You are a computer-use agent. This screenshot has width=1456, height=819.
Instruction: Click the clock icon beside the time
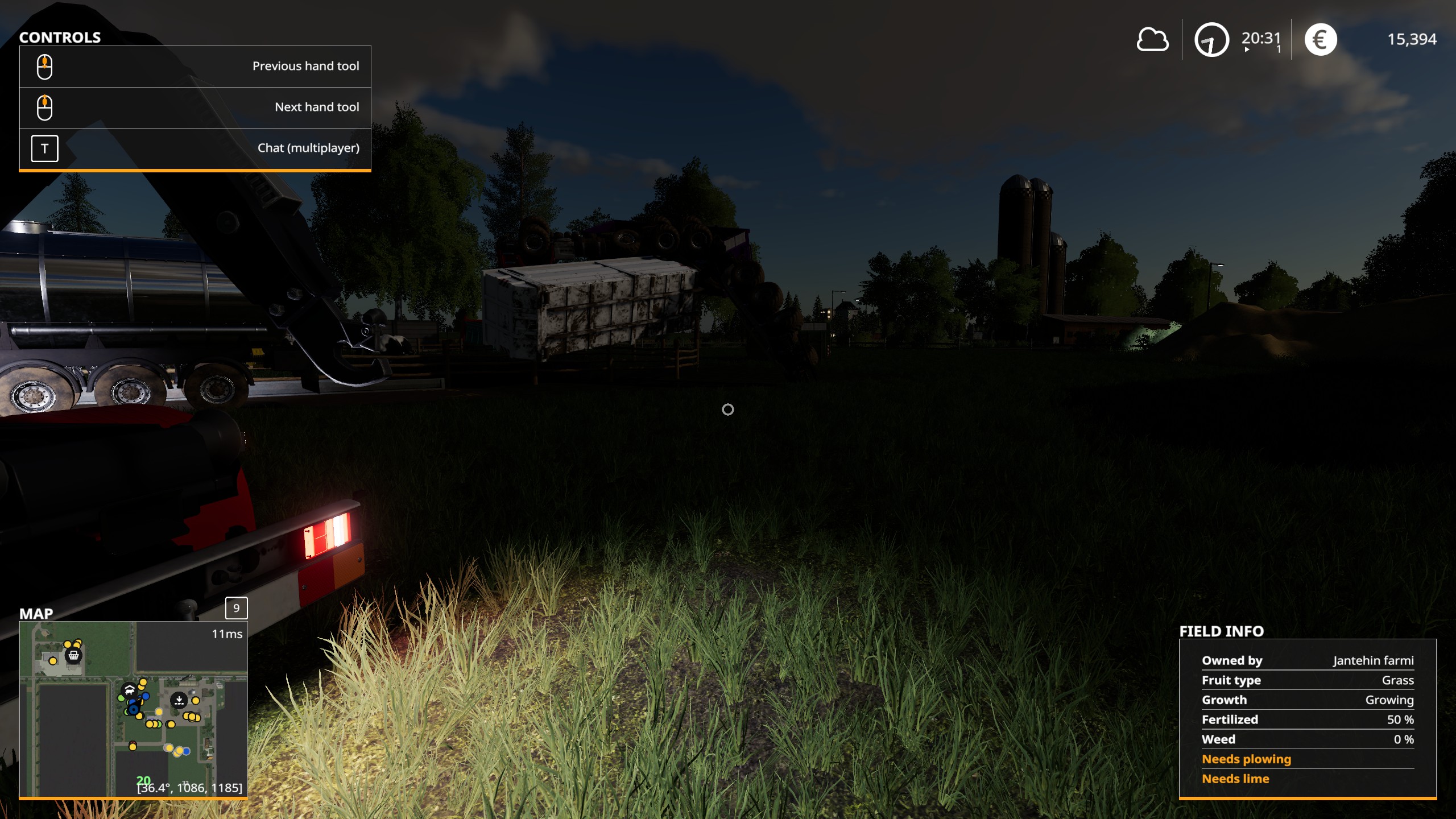[x=1211, y=40]
